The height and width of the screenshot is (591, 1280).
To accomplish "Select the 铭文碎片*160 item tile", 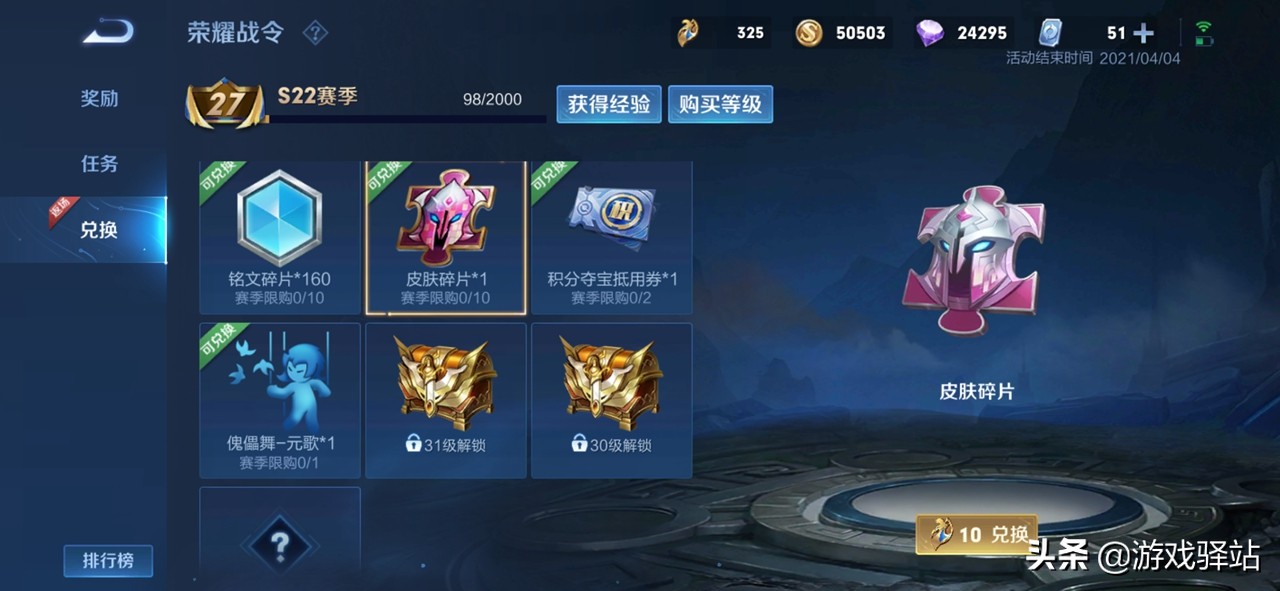I will [279, 237].
